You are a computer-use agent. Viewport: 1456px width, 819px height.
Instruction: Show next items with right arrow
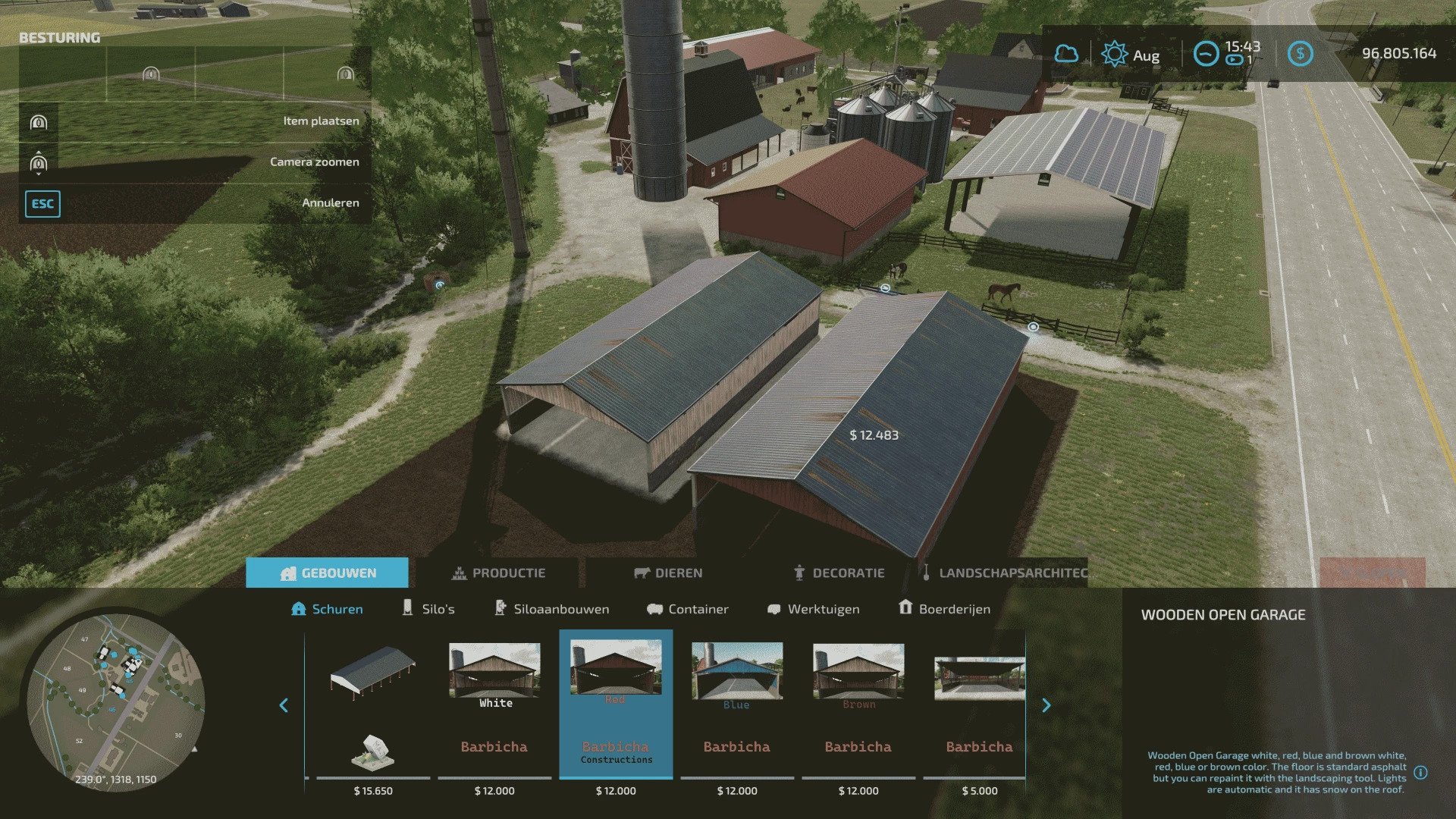pyautogui.click(x=1046, y=705)
